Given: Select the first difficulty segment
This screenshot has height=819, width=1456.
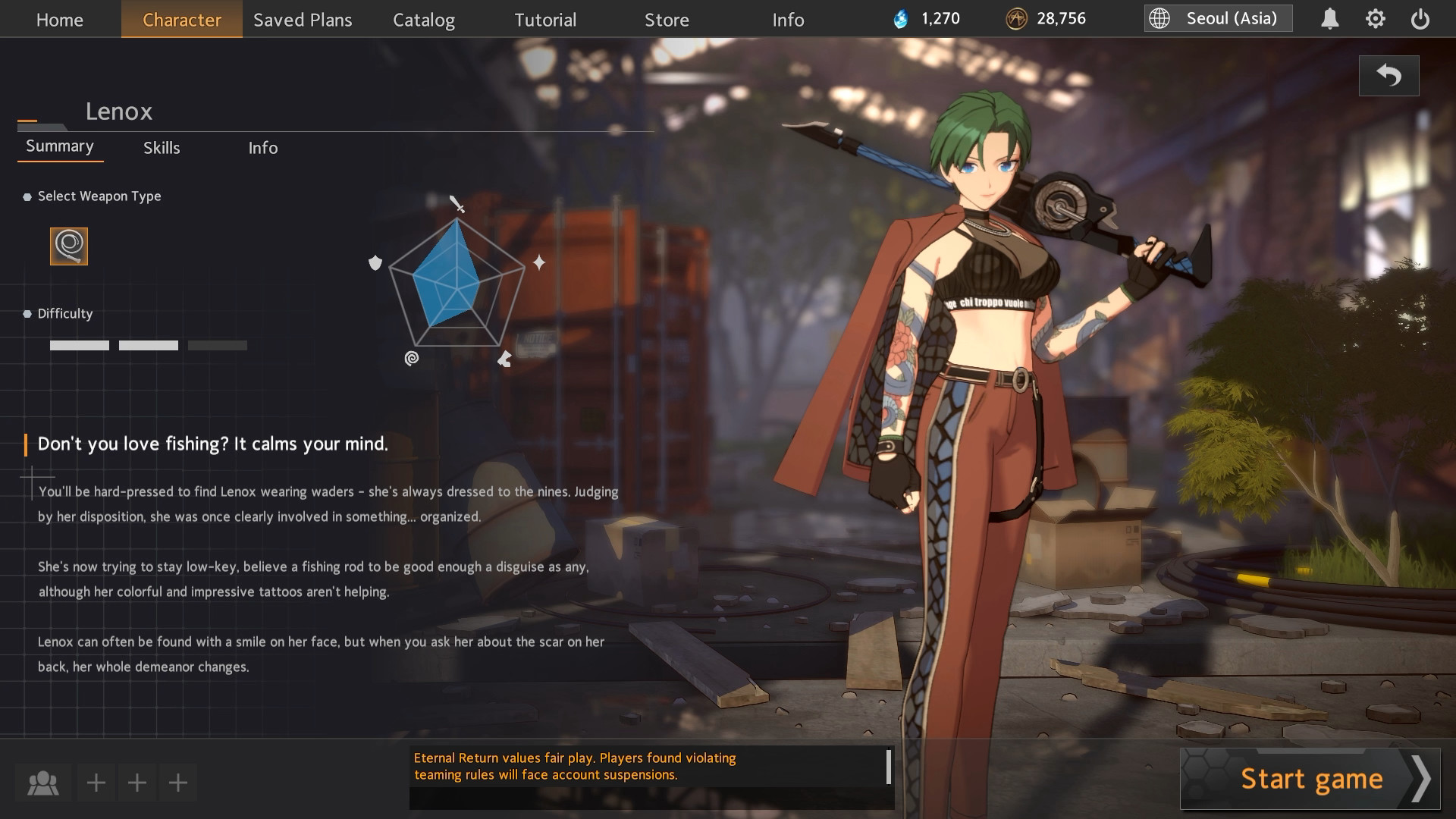Looking at the screenshot, I should (x=79, y=345).
